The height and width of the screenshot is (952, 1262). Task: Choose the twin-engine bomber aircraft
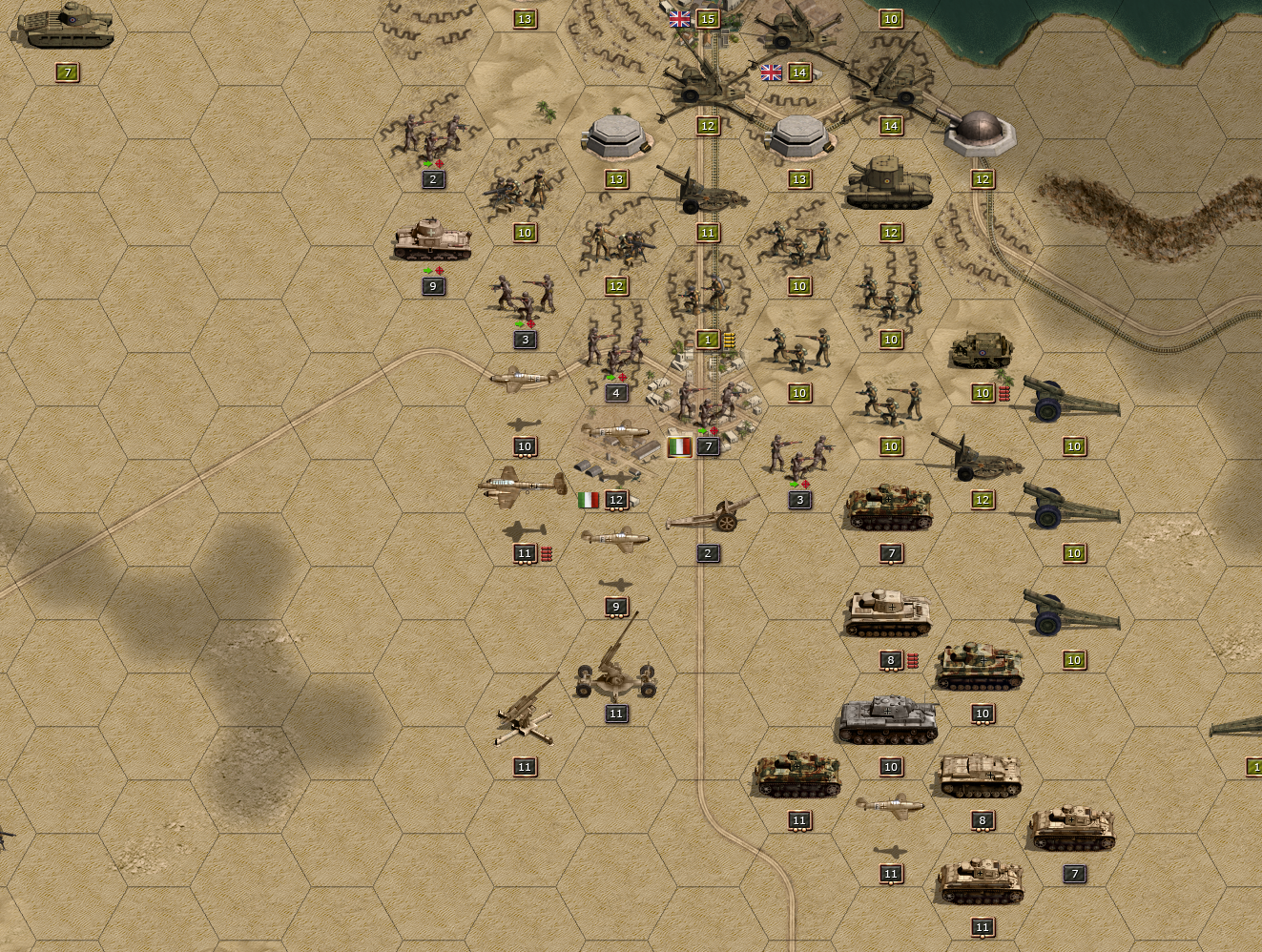[x=523, y=486]
